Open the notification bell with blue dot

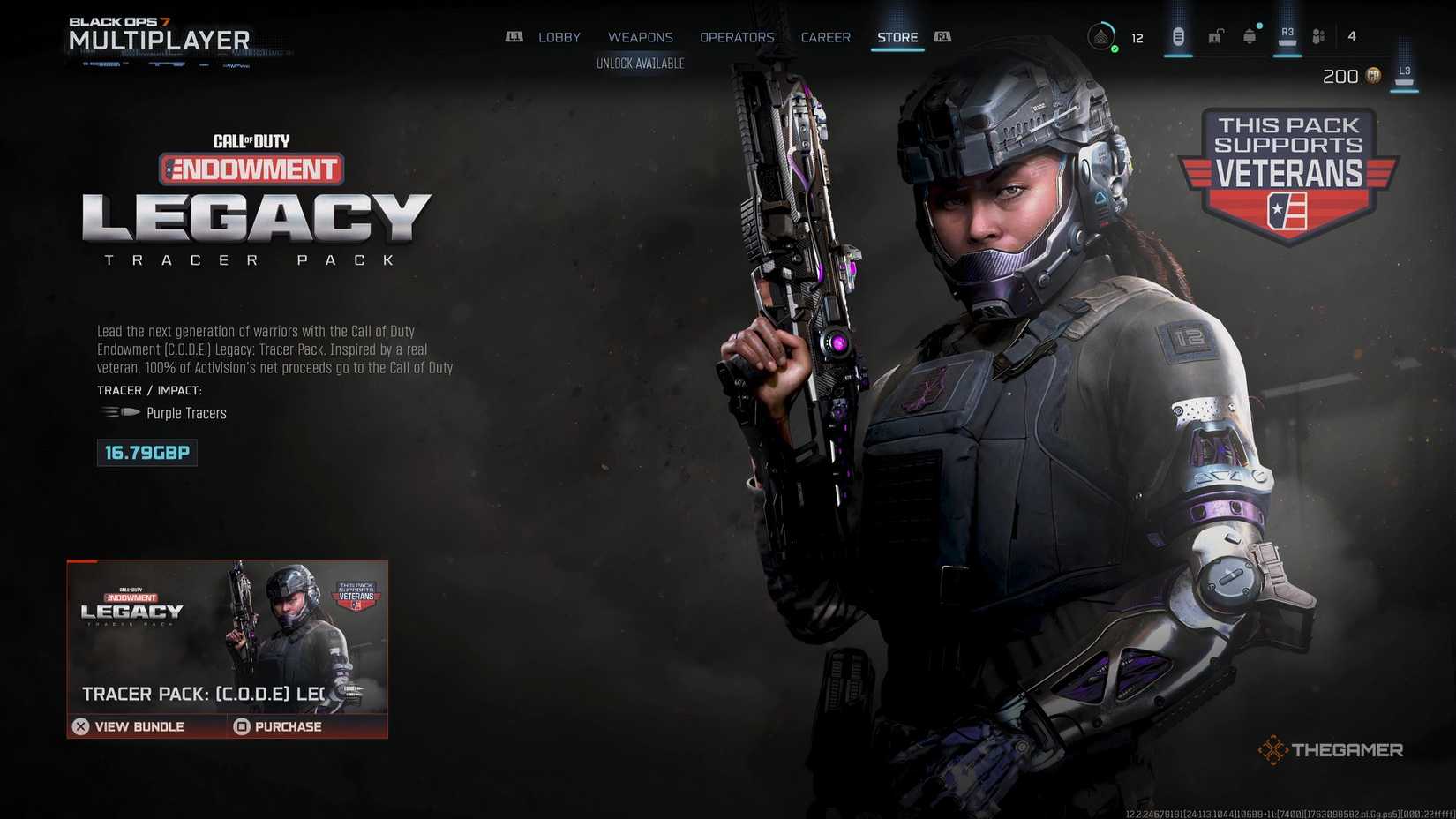tap(1249, 36)
